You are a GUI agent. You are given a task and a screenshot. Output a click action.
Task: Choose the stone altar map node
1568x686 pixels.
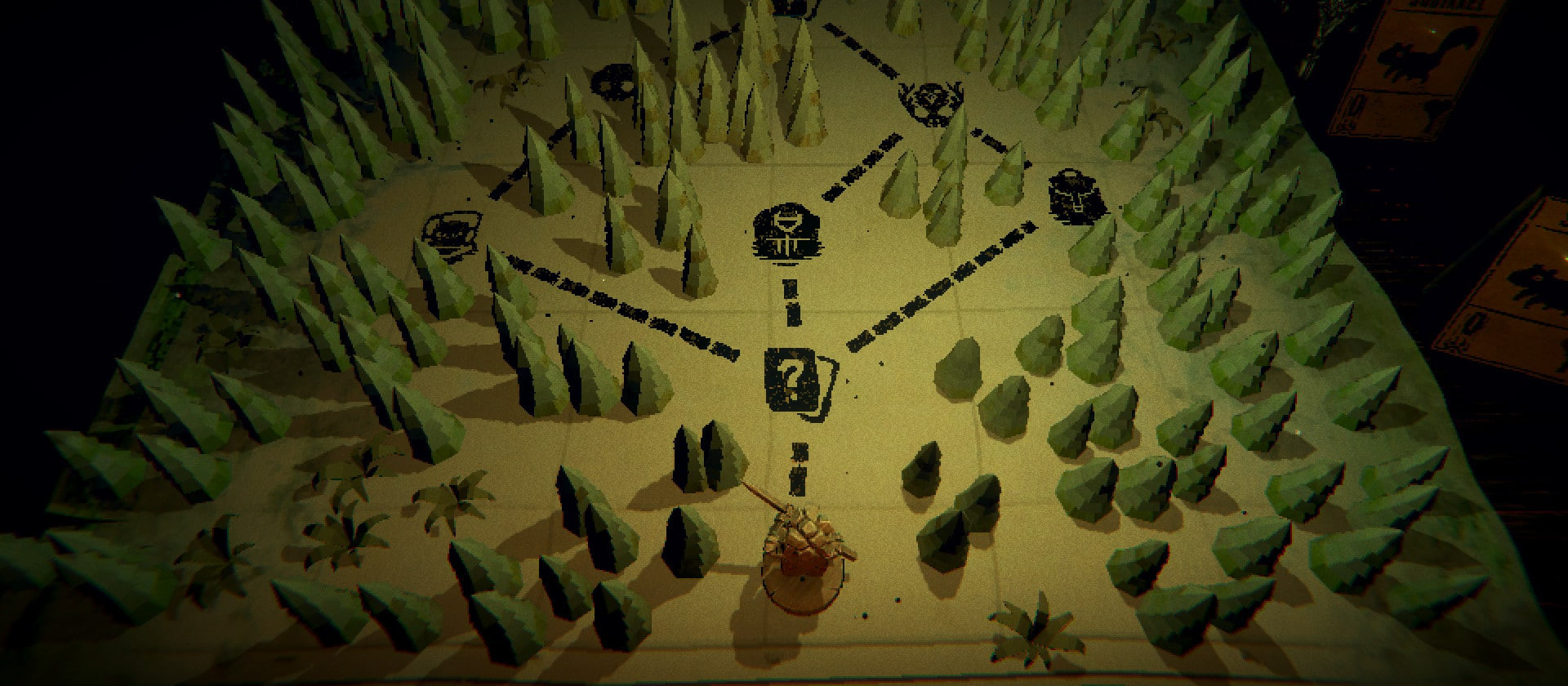pos(786,234)
